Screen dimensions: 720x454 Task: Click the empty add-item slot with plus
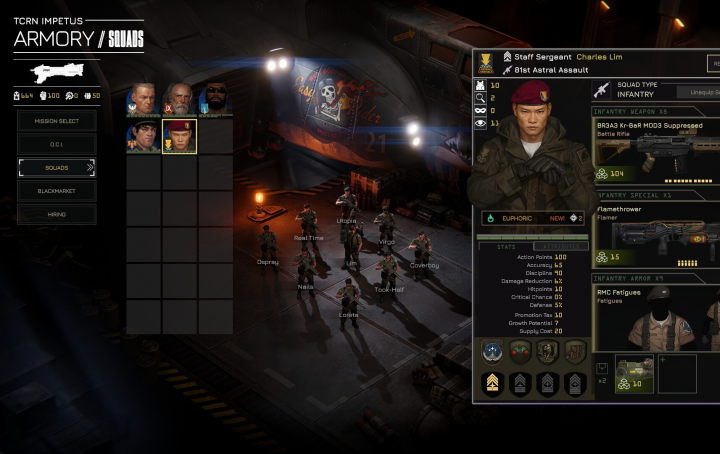pos(677,373)
